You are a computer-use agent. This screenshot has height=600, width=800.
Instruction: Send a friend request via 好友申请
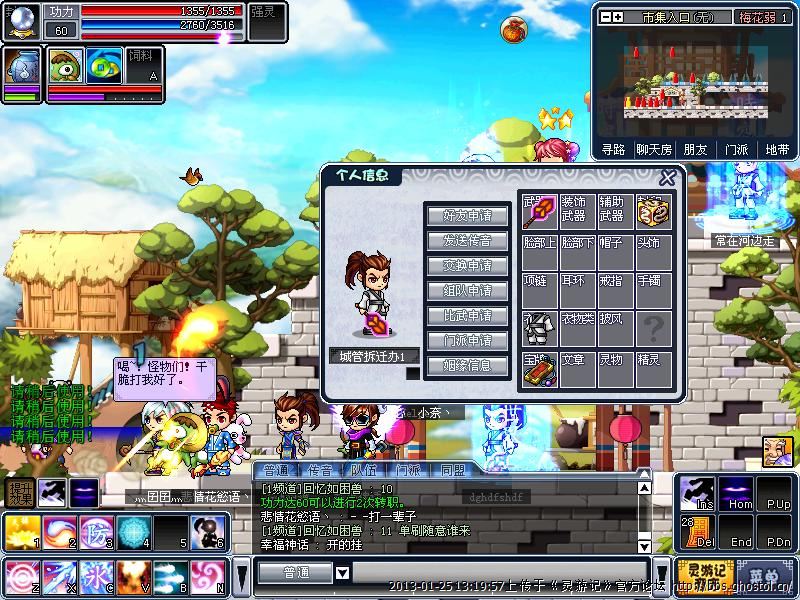click(x=467, y=215)
